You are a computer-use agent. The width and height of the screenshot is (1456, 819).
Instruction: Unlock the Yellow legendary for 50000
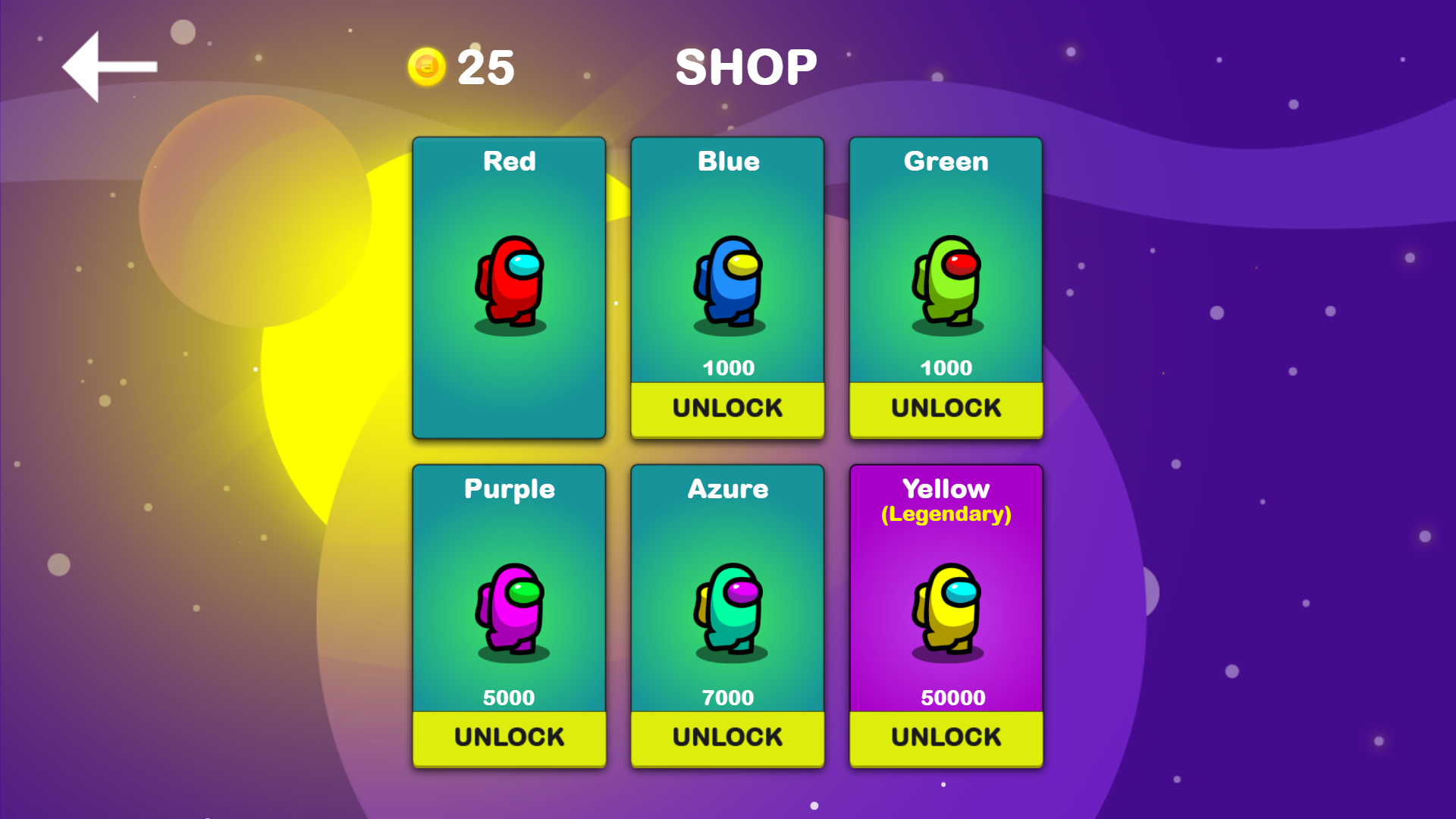click(946, 736)
